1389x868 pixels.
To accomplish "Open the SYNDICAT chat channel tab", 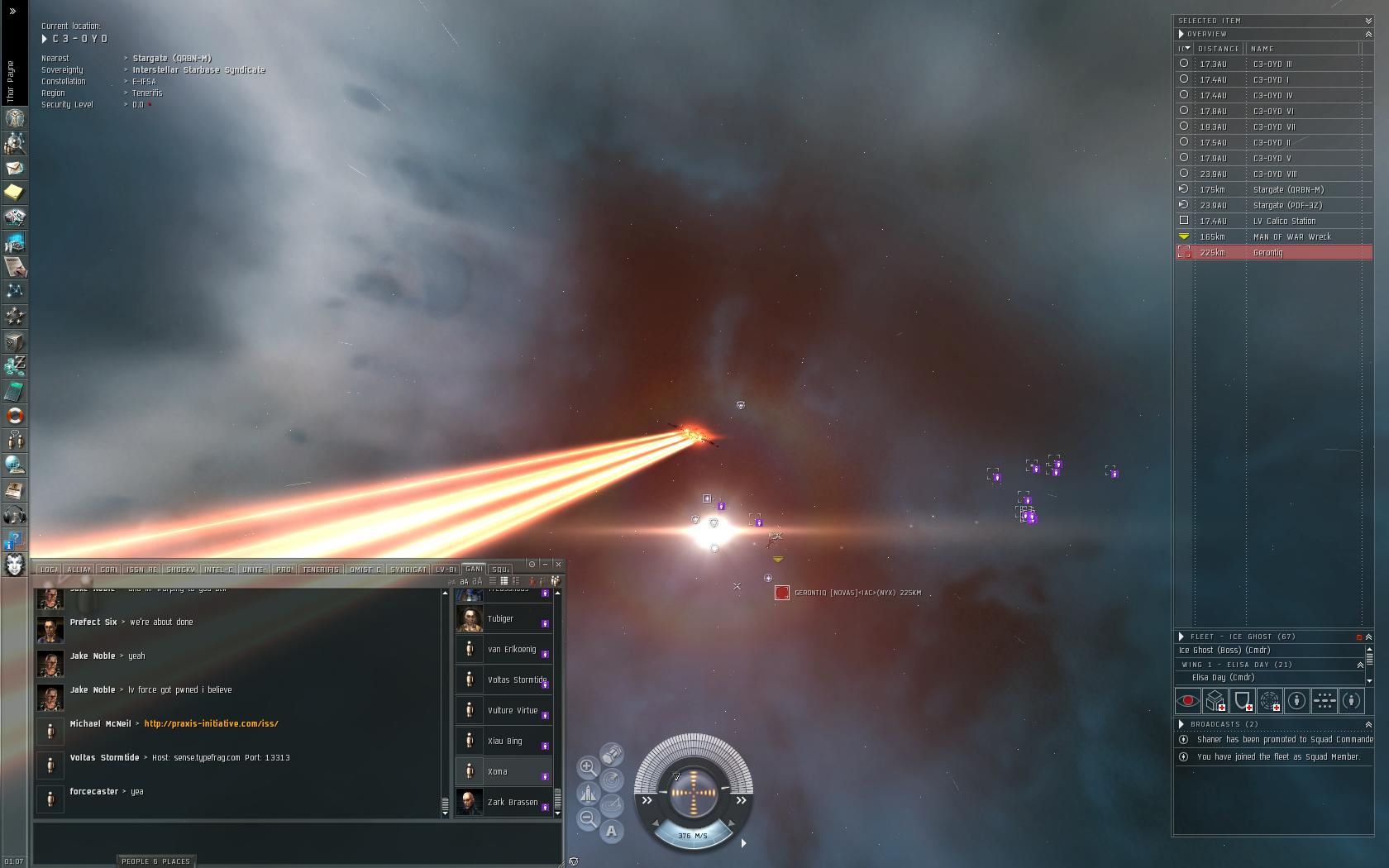I will click(x=408, y=570).
